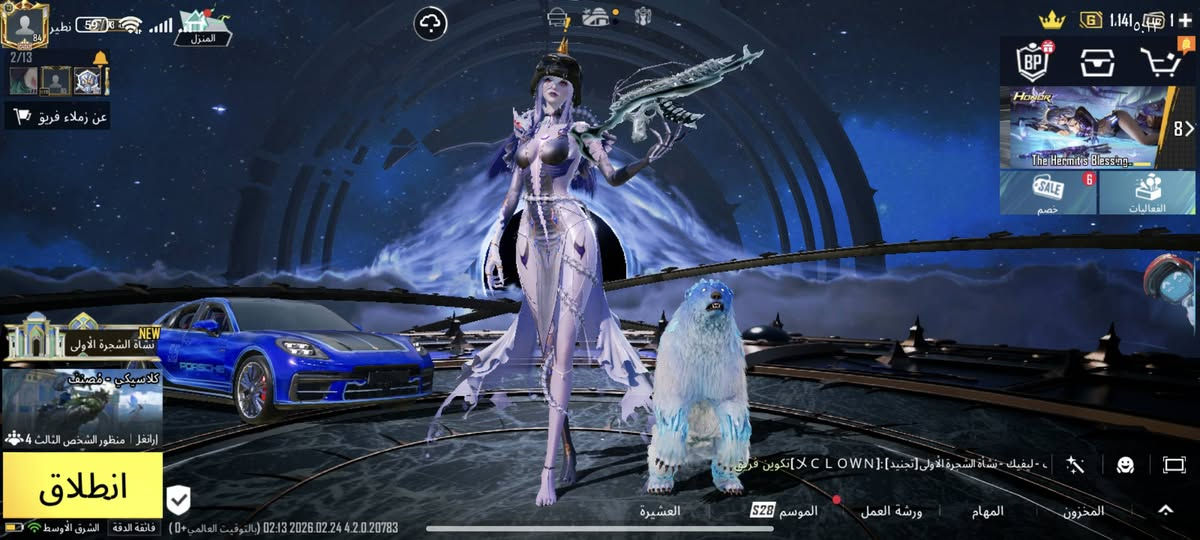Open the ورشة العمل workshop tab
This screenshot has height=540, width=1200.
pos(891,511)
